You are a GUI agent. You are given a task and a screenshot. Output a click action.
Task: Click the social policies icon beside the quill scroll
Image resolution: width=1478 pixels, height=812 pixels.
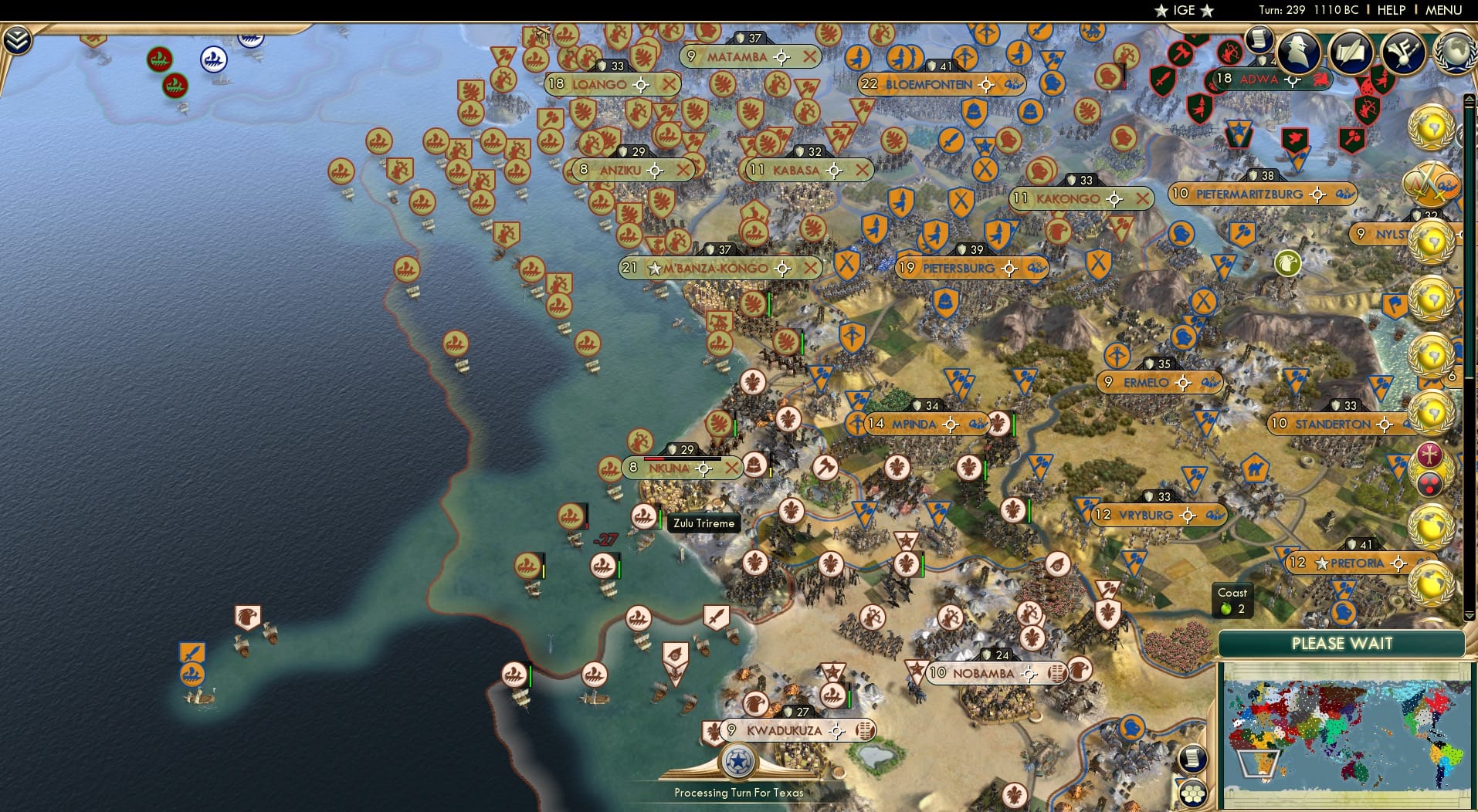[1404, 52]
